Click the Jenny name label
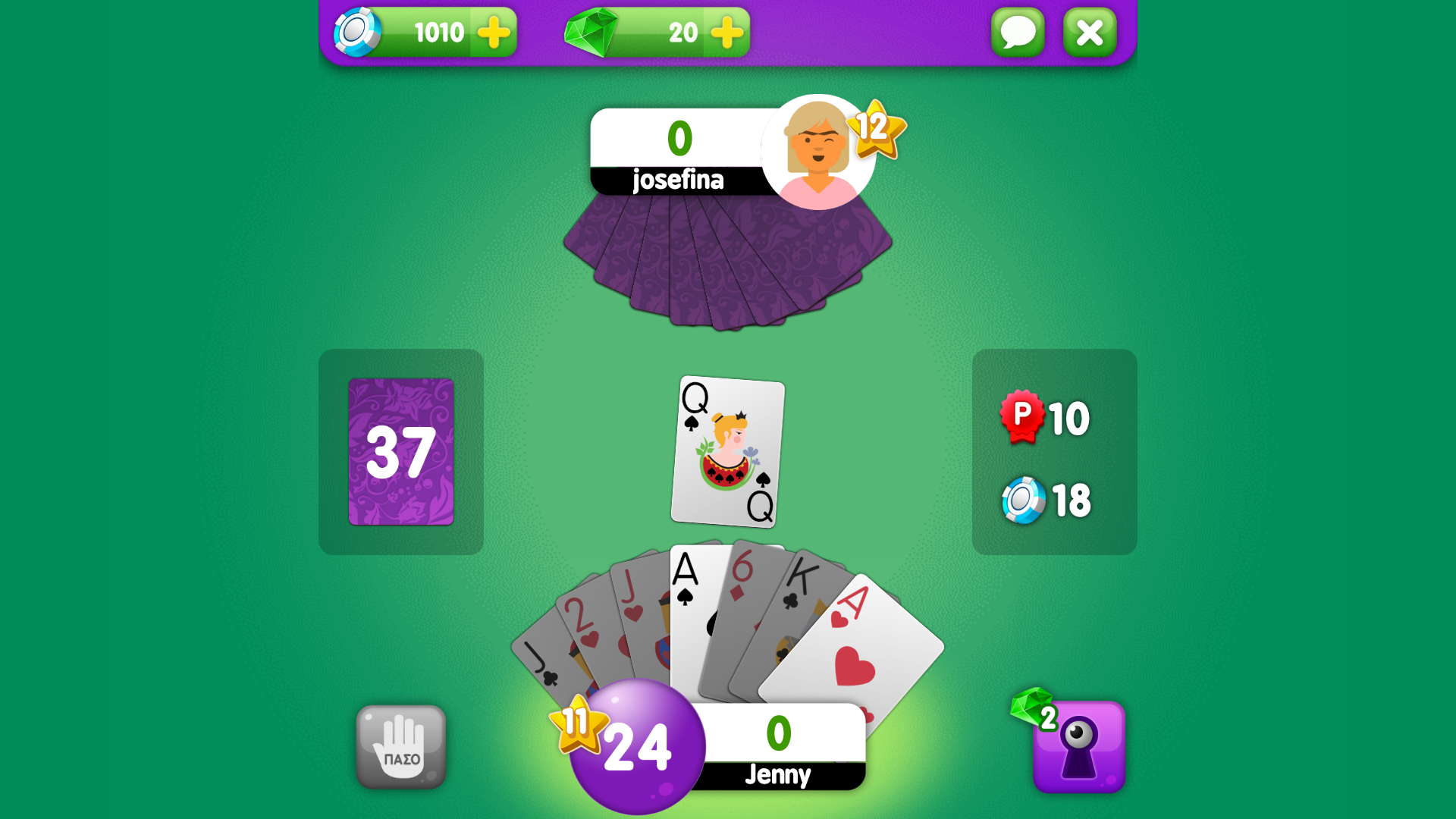This screenshot has height=819, width=1456. pos(777,775)
